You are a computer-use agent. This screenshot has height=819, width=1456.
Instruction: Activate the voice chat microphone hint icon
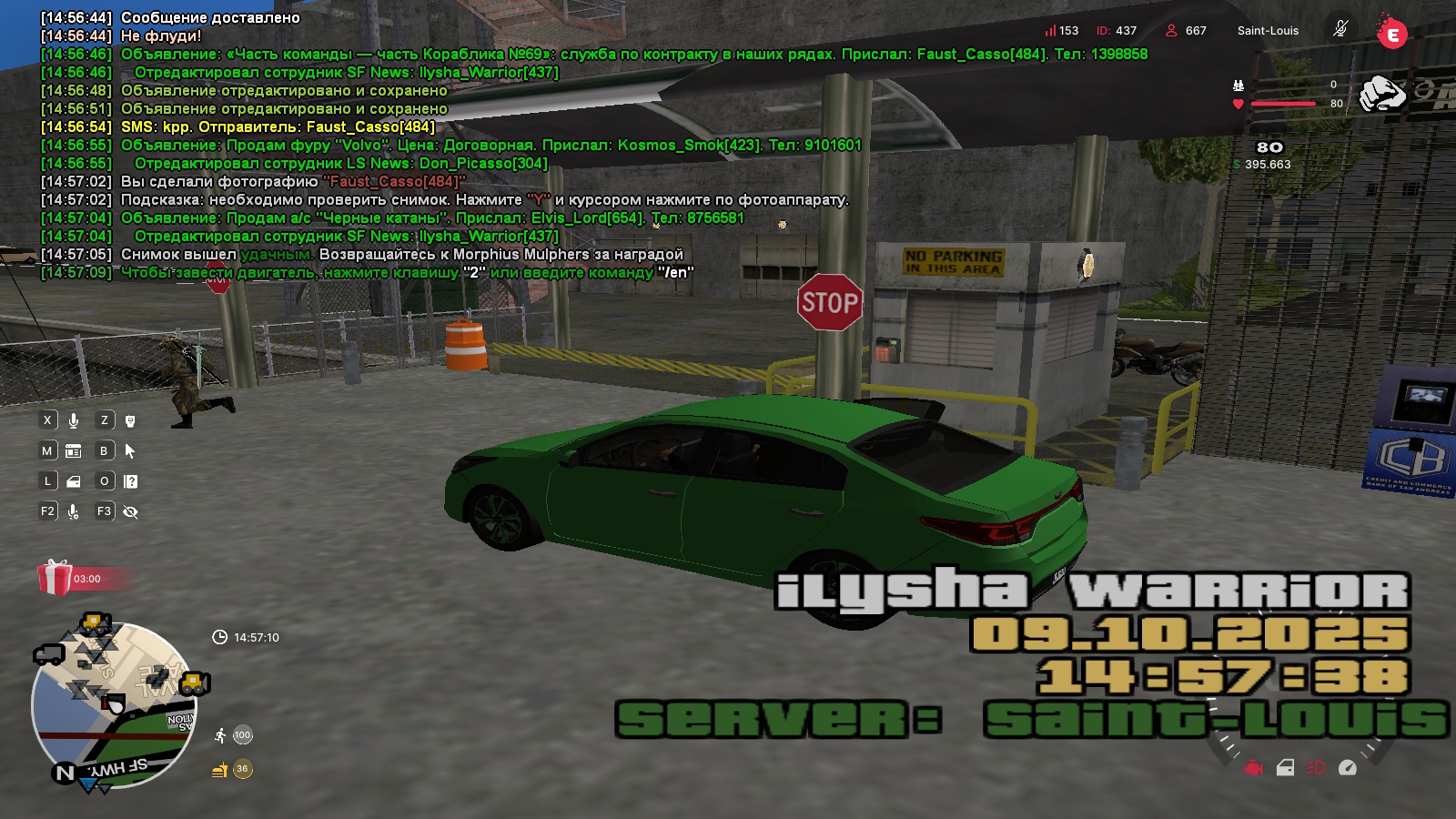[x=74, y=420]
